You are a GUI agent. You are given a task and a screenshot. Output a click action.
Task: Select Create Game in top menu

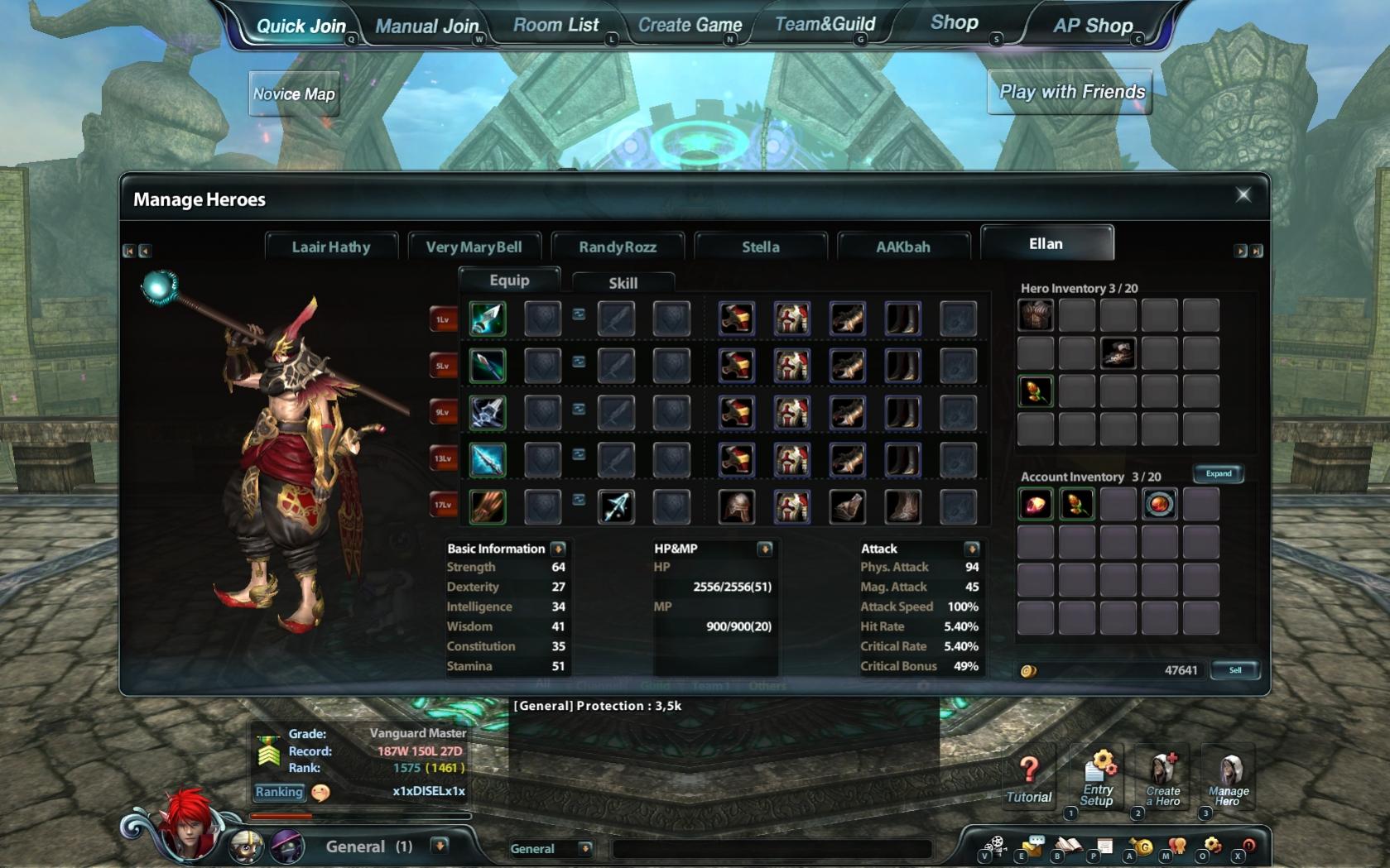pos(690,25)
